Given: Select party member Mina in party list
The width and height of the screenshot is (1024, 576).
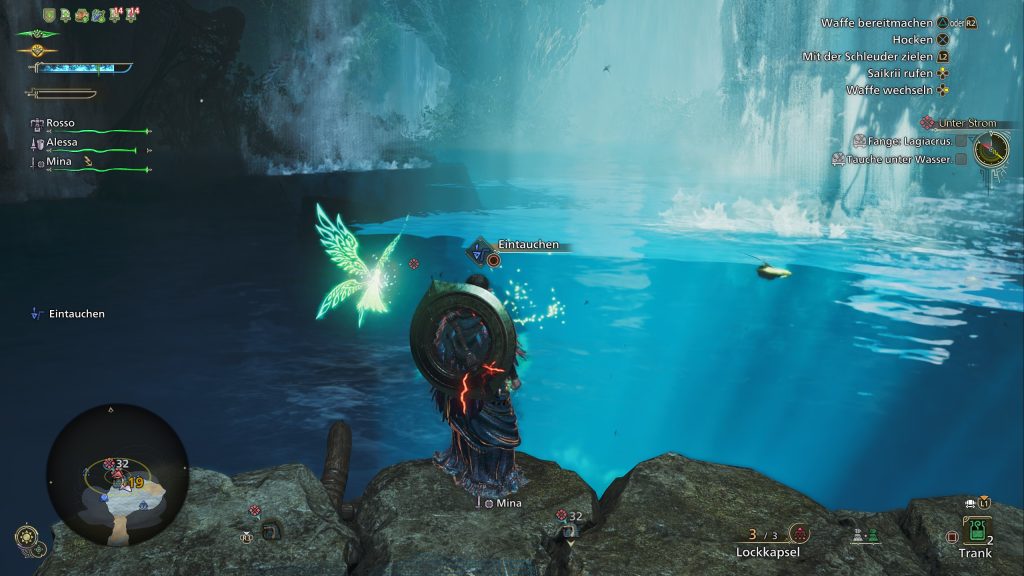Looking at the screenshot, I should 62,162.
